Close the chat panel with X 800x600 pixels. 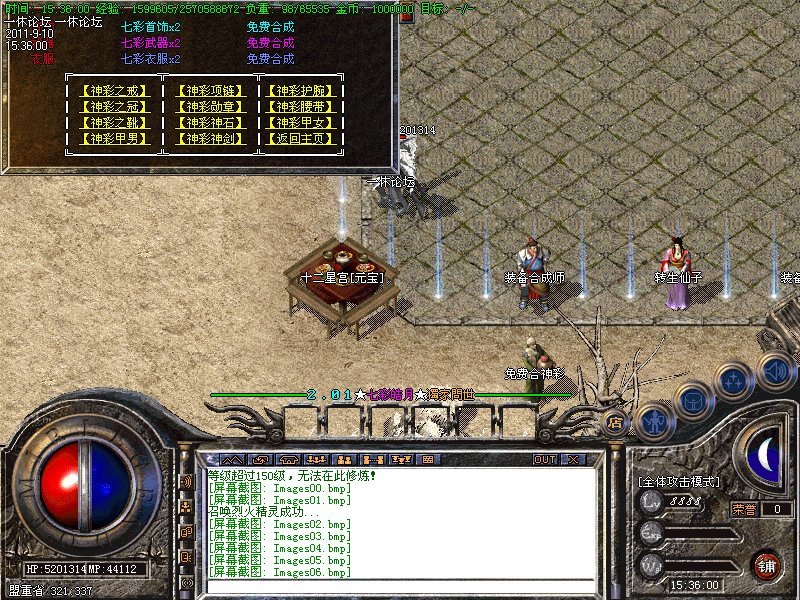click(573, 460)
